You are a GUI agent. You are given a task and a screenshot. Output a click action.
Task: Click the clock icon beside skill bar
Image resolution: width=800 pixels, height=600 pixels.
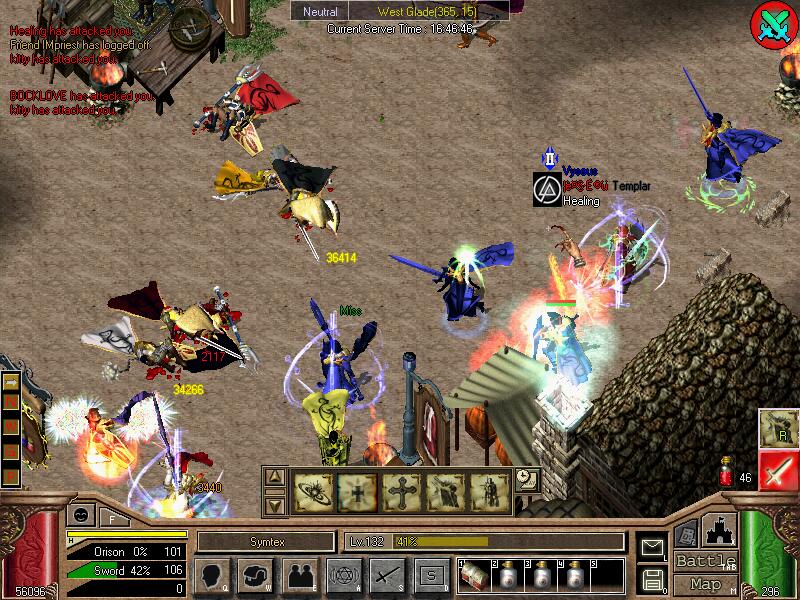[x=526, y=480]
